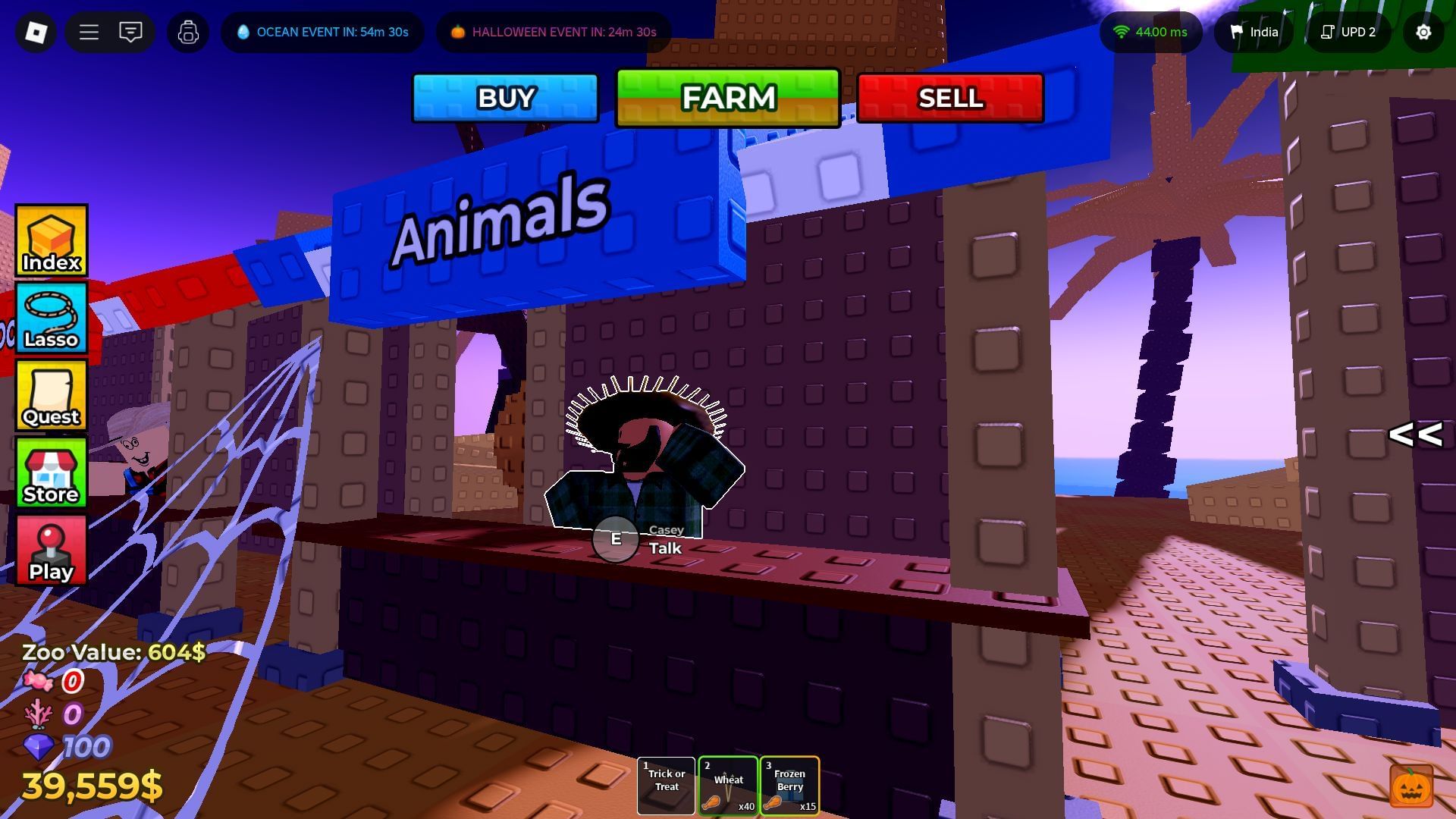
Task: Expand the Ocean Event countdown banner
Action: tap(322, 32)
